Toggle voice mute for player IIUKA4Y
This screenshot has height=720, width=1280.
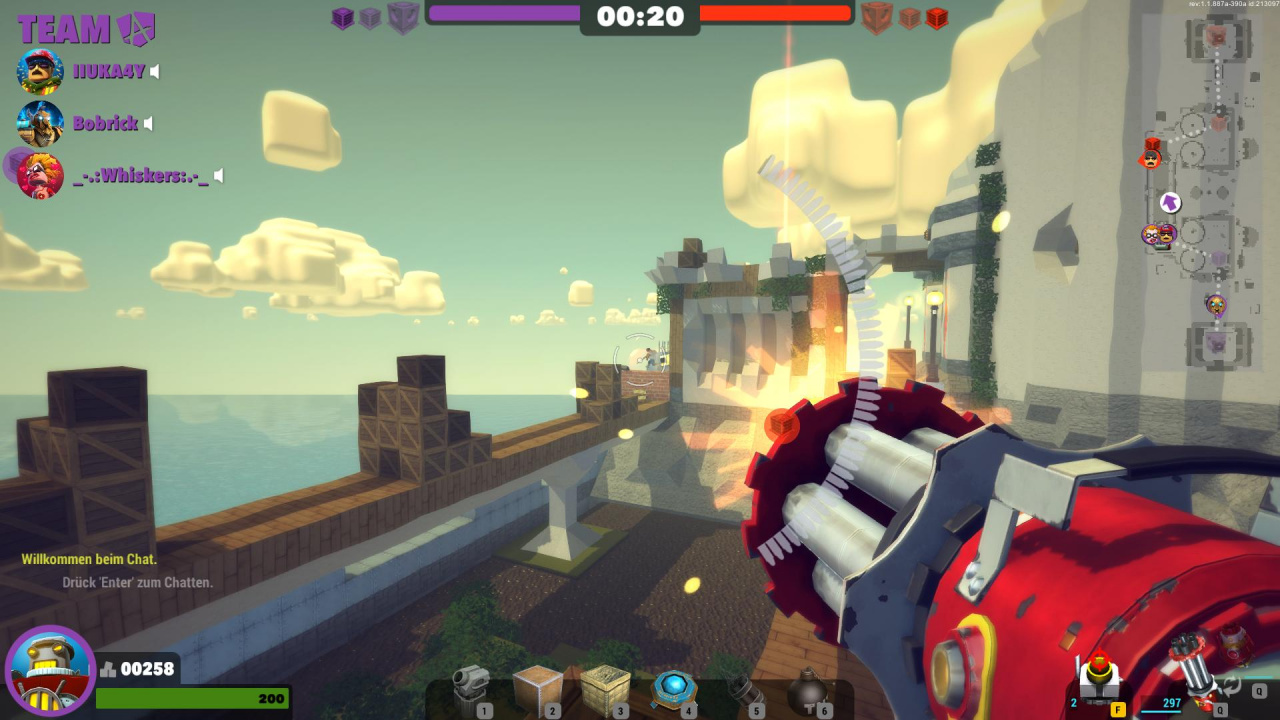(155, 71)
